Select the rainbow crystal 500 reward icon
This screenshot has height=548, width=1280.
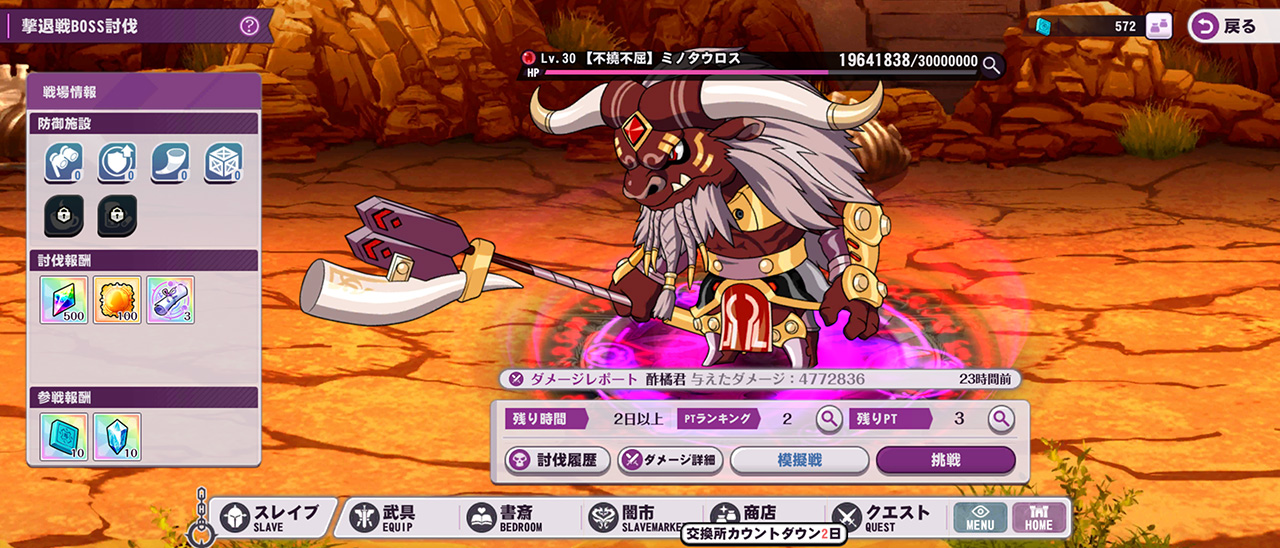[64, 300]
